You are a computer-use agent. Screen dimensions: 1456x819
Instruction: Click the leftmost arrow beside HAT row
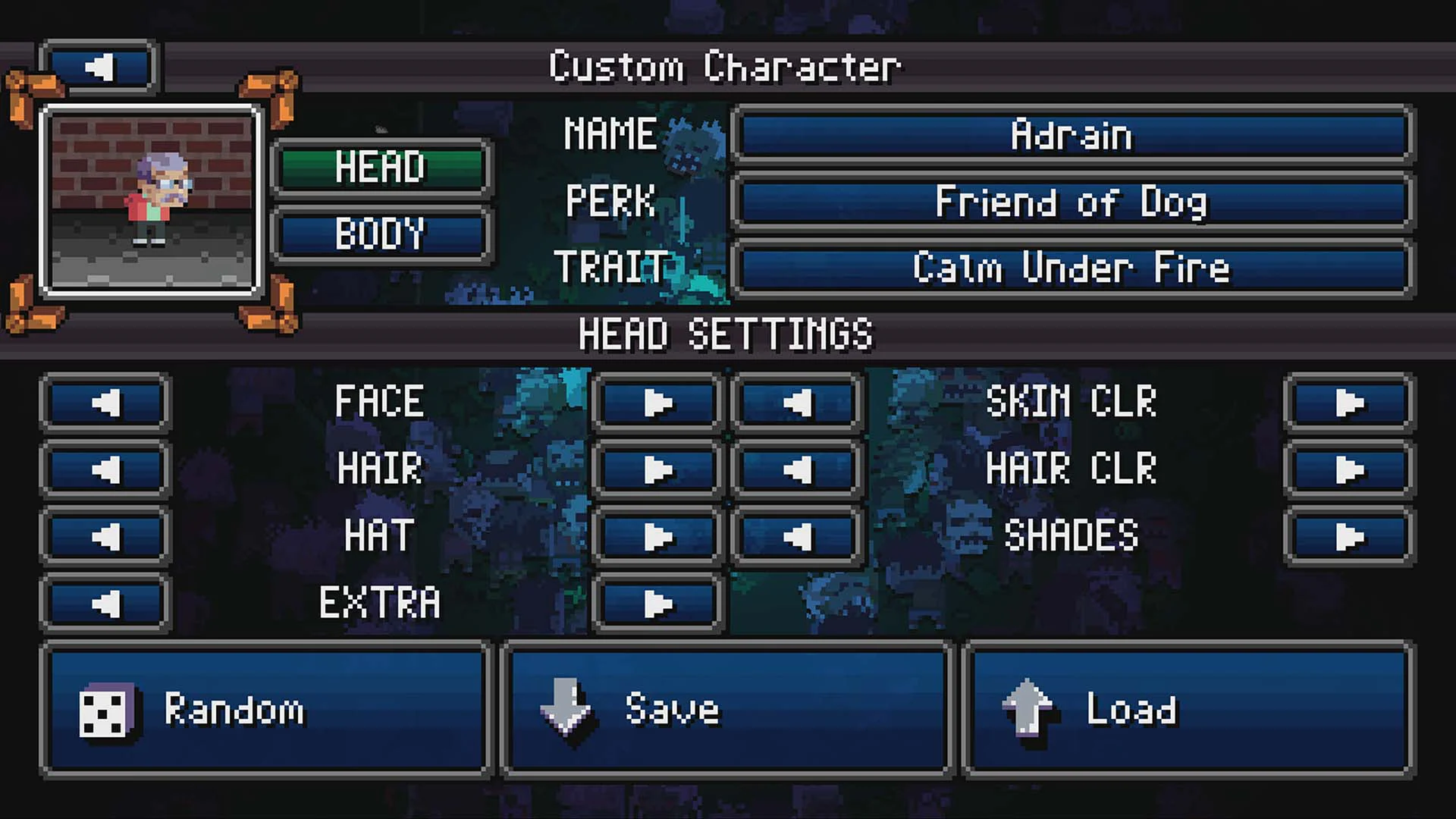[104, 535]
